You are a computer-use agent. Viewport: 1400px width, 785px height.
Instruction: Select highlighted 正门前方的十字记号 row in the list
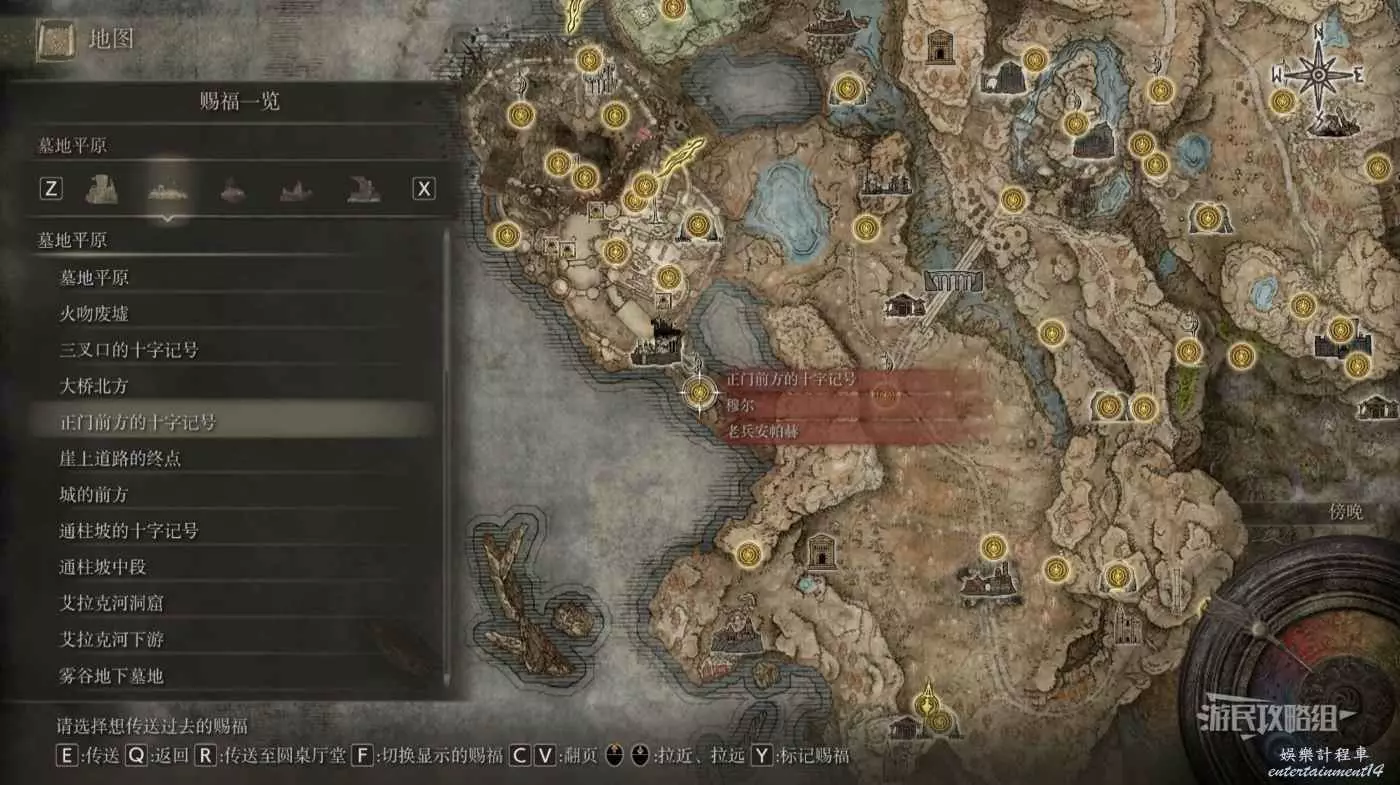point(138,422)
